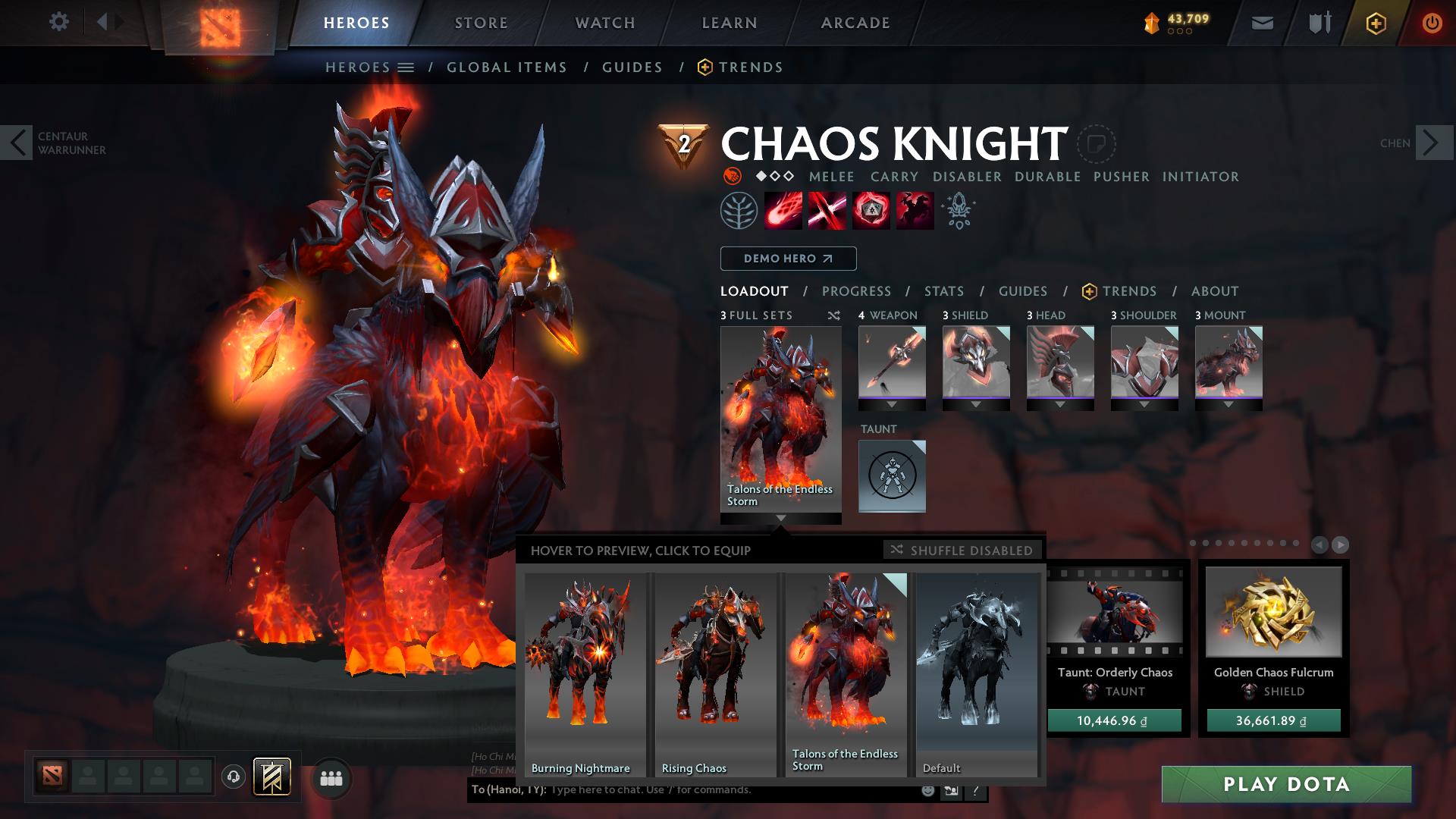Enable shuffle via the SHUFFLE DISABLED toggle
This screenshot has width=1456, height=819.
click(962, 550)
